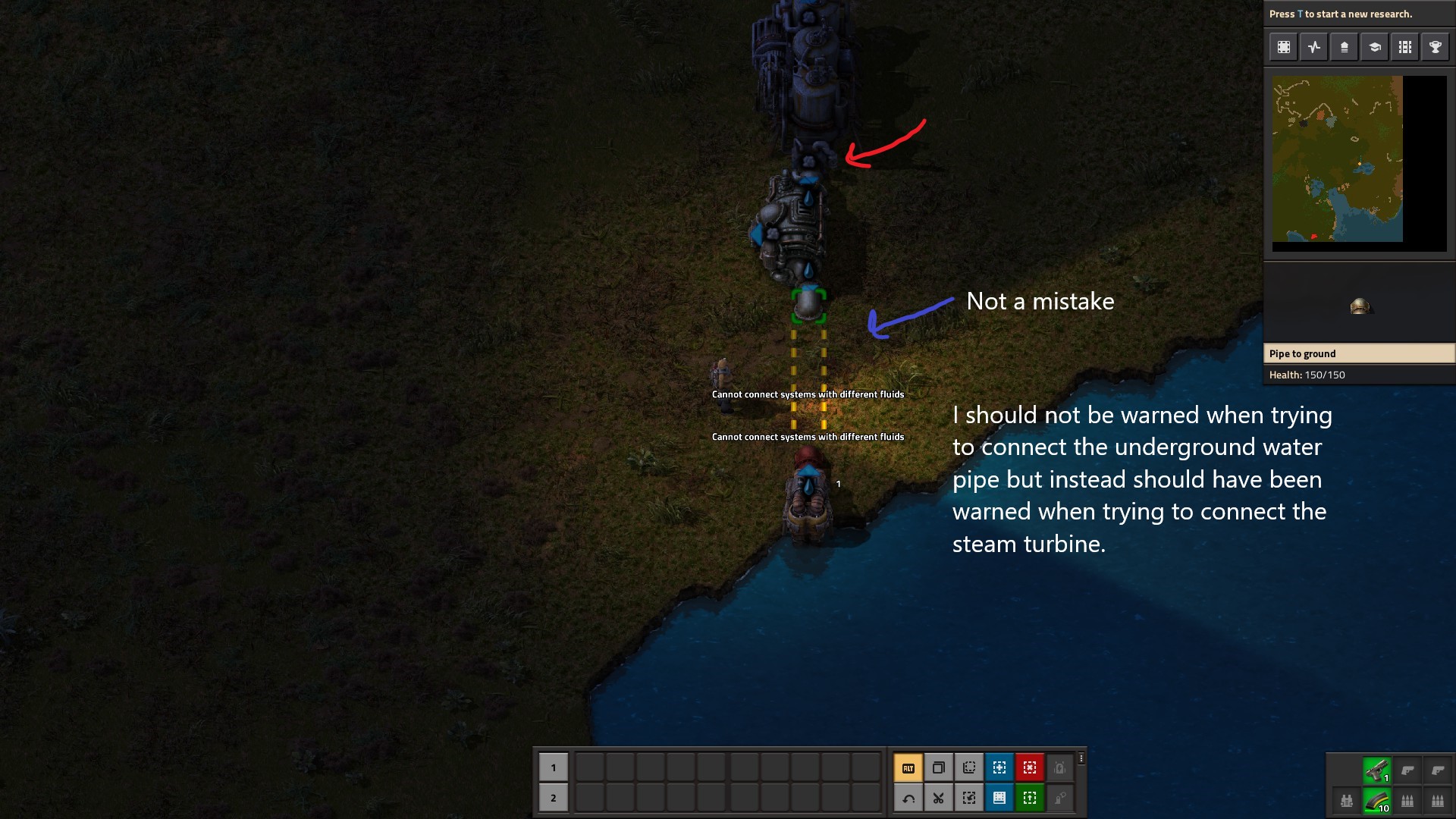Use the cut tool shortcut
This screenshot has height=819, width=1456.
(939, 798)
